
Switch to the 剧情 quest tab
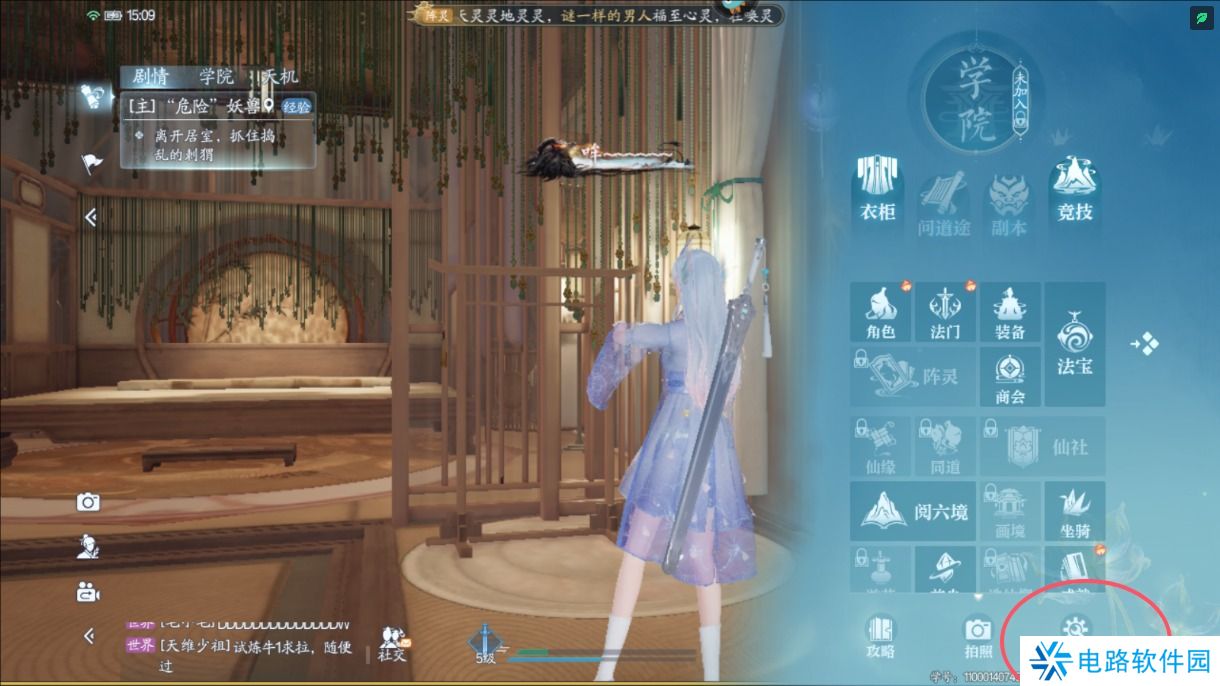[x=150, y=77]
